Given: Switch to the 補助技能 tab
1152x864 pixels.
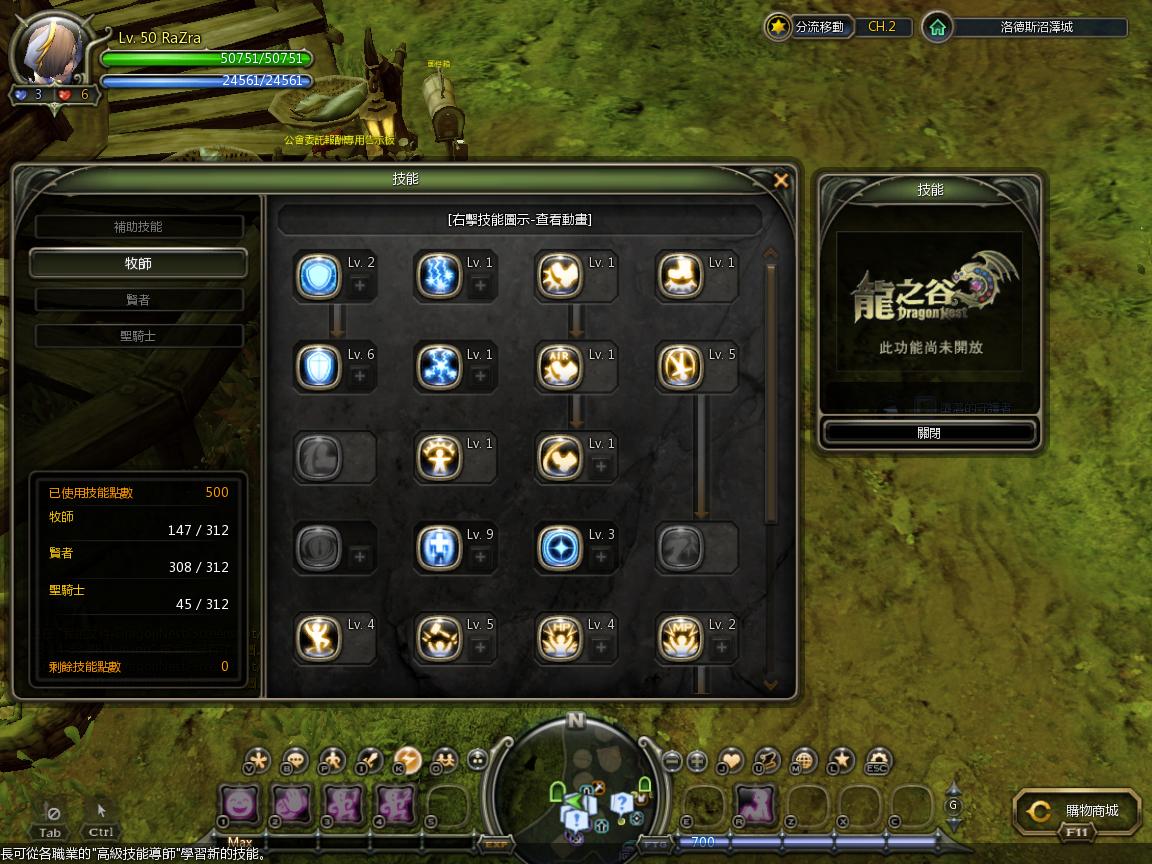Looking at the screenshot, I should pyautogui.click(x=138, y=227).
